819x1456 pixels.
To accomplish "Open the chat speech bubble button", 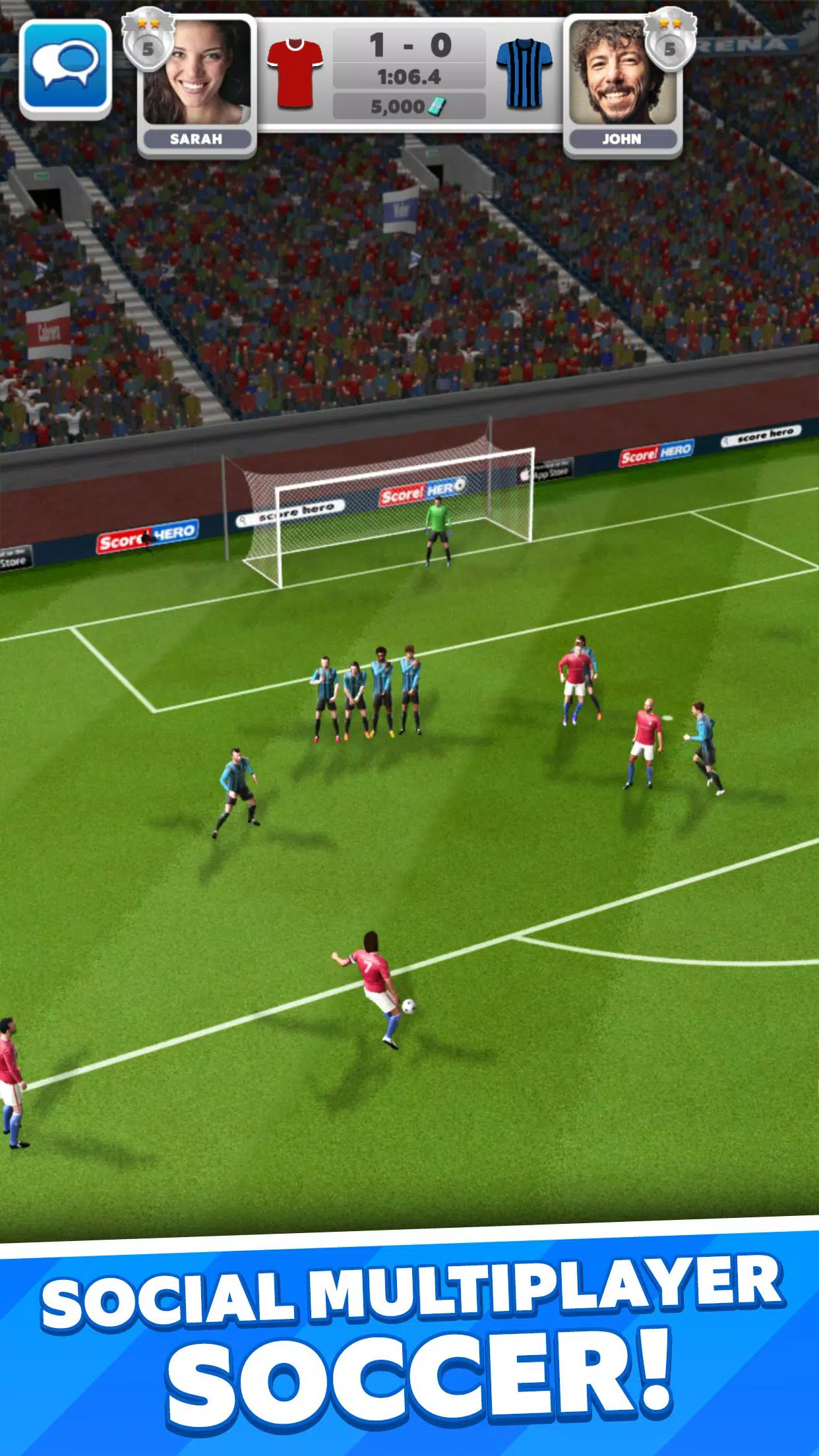I will (x=65, y=67).
